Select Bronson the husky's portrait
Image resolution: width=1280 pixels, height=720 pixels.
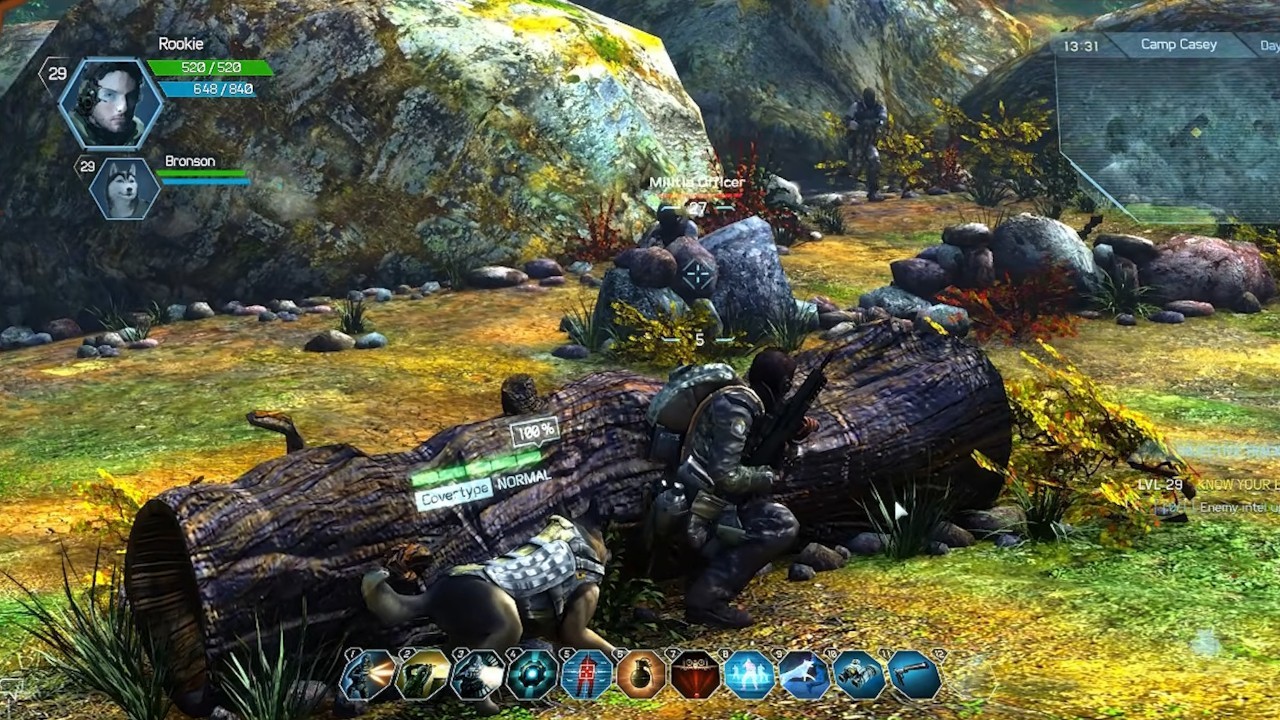pyautogui.click(x=125, y=188)
